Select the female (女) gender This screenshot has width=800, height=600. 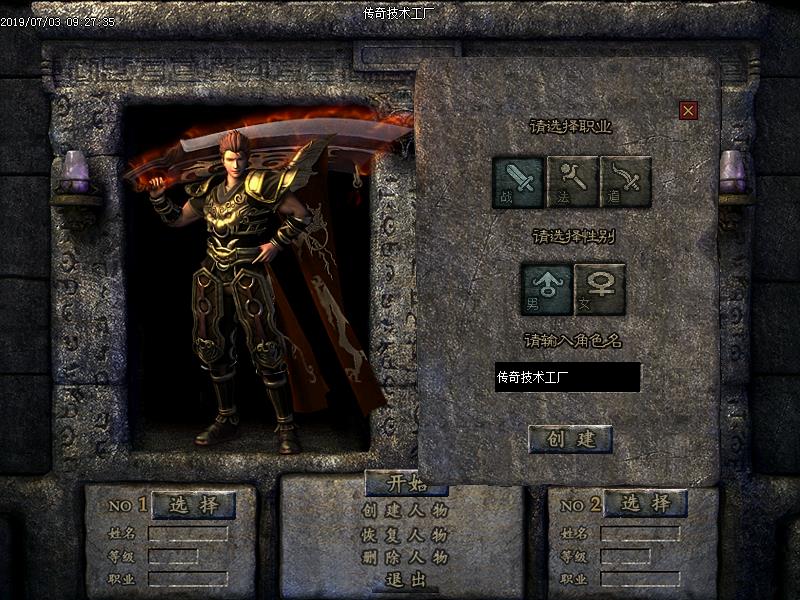pos(600,288)
